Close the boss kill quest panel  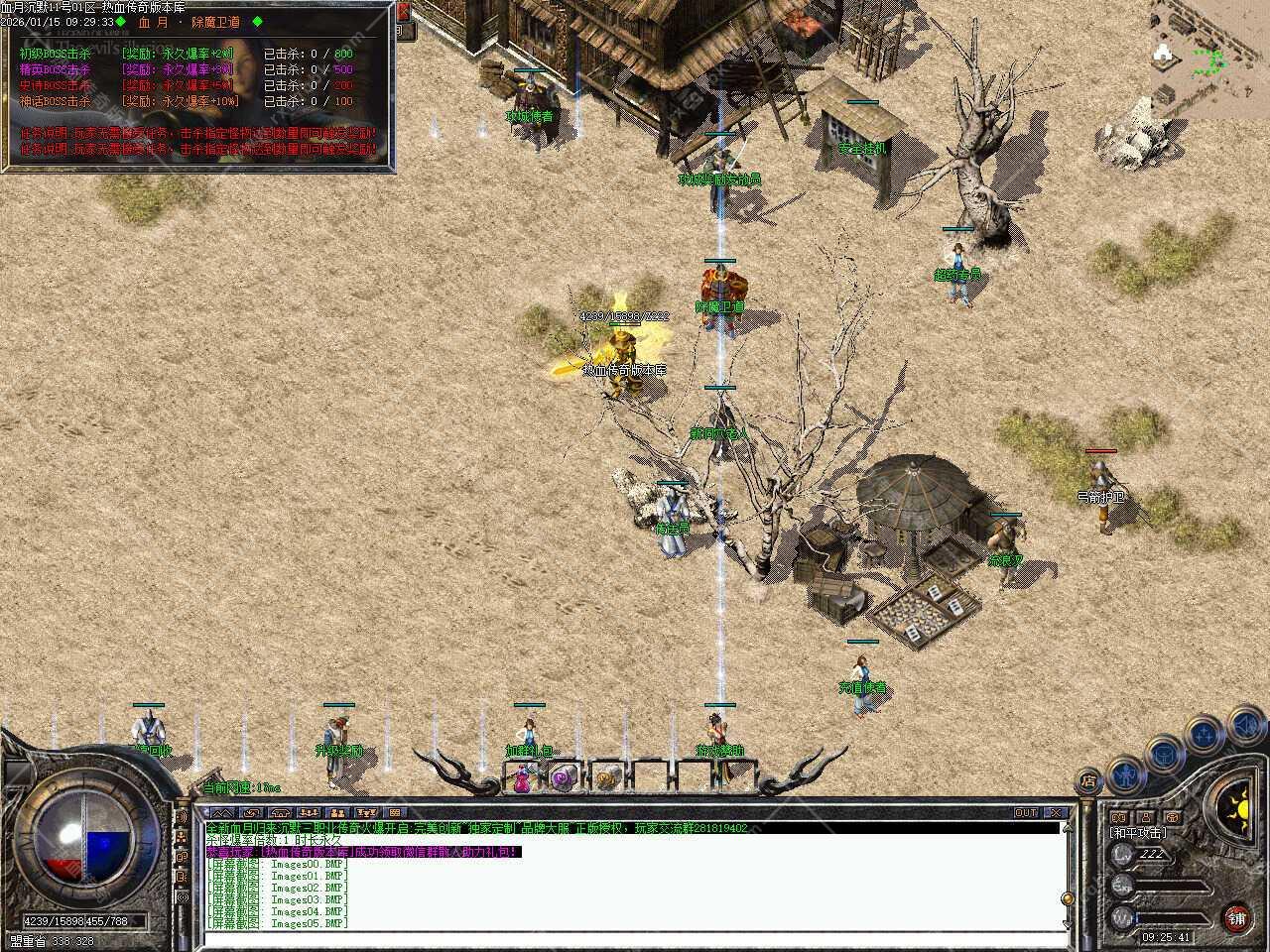[403, 12]
